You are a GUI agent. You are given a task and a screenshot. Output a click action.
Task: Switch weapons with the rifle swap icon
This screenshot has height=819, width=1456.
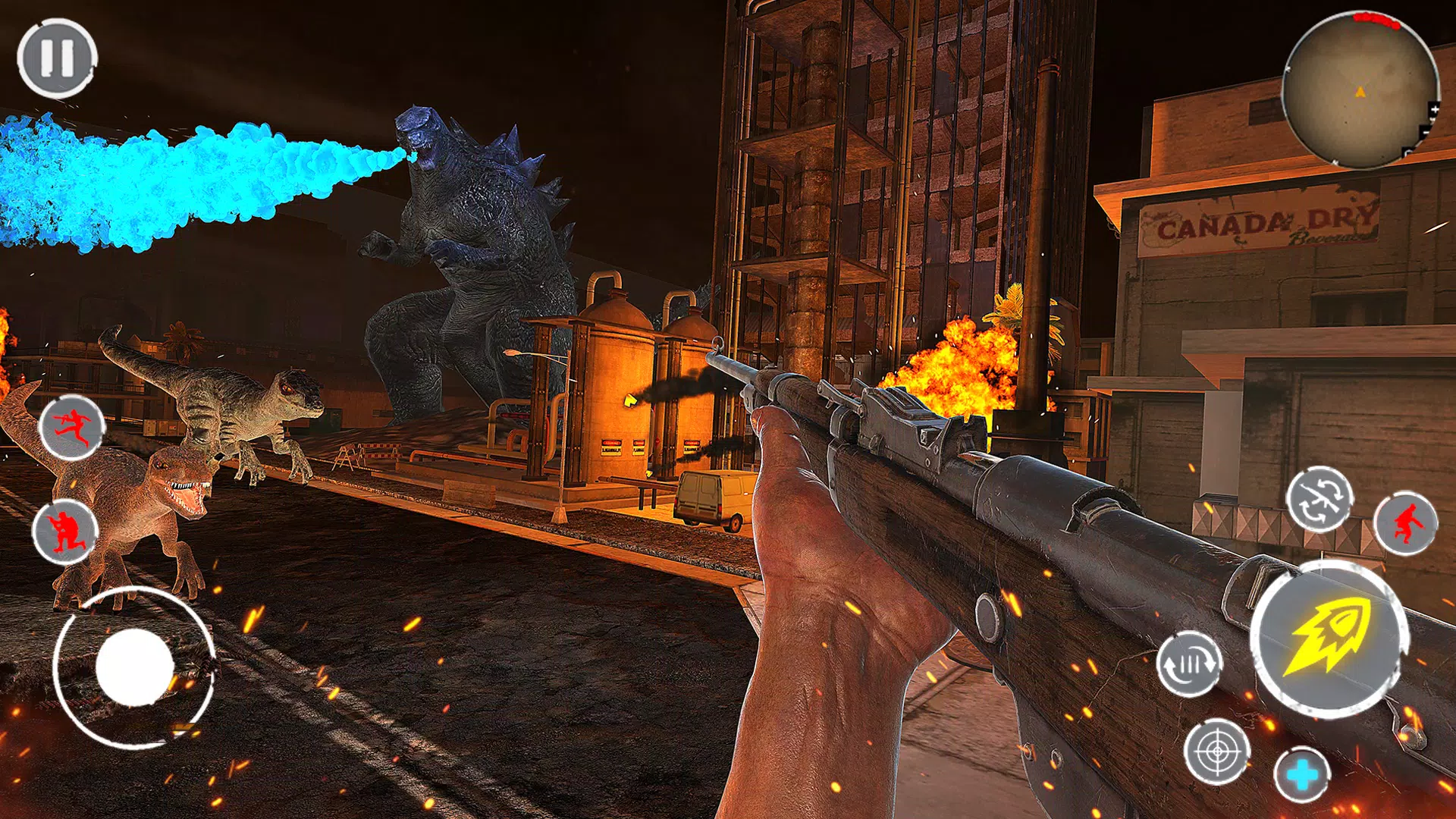click(1319, 500)
